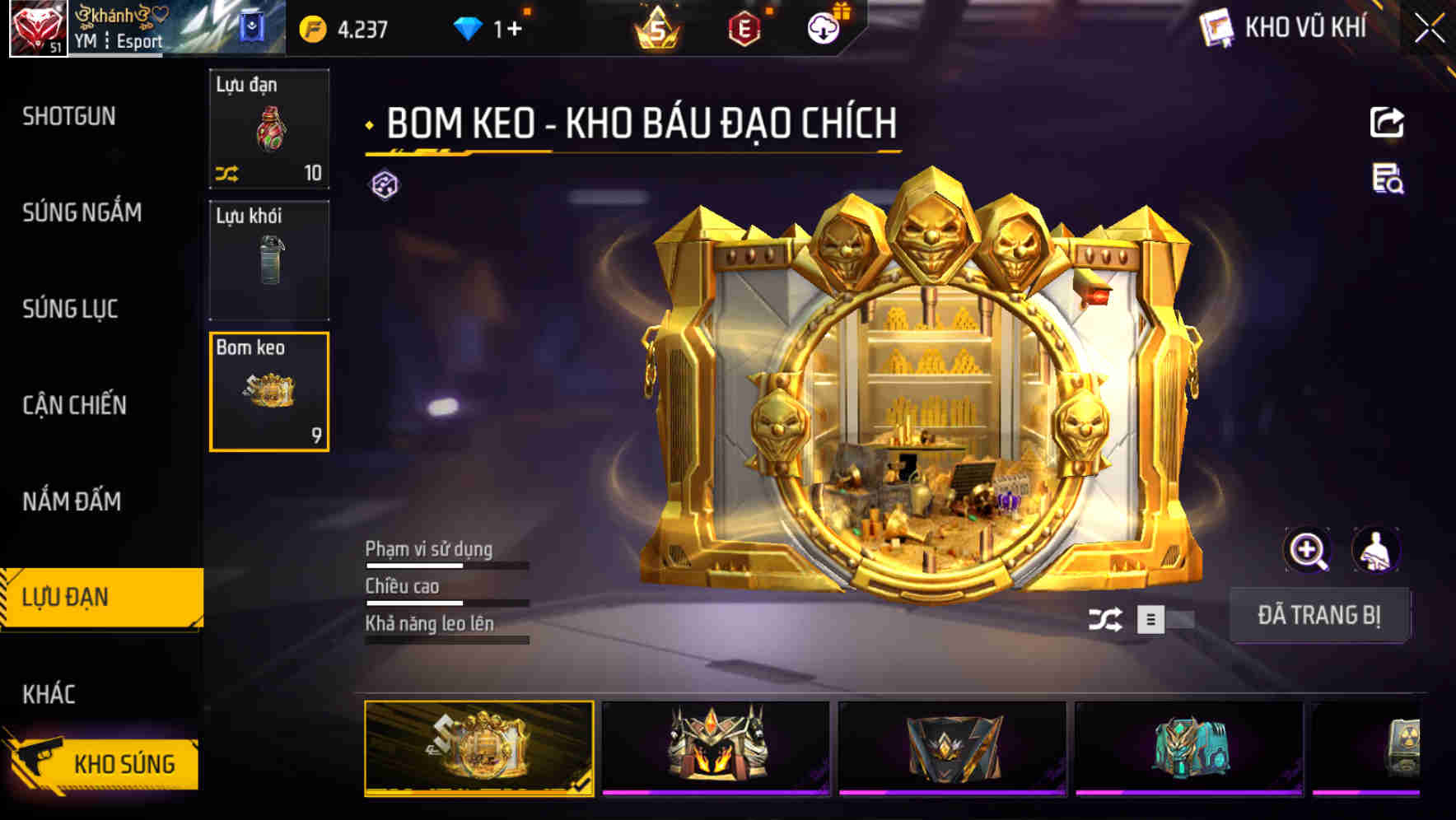Select the character preview icon

[x=1377, y=550]
